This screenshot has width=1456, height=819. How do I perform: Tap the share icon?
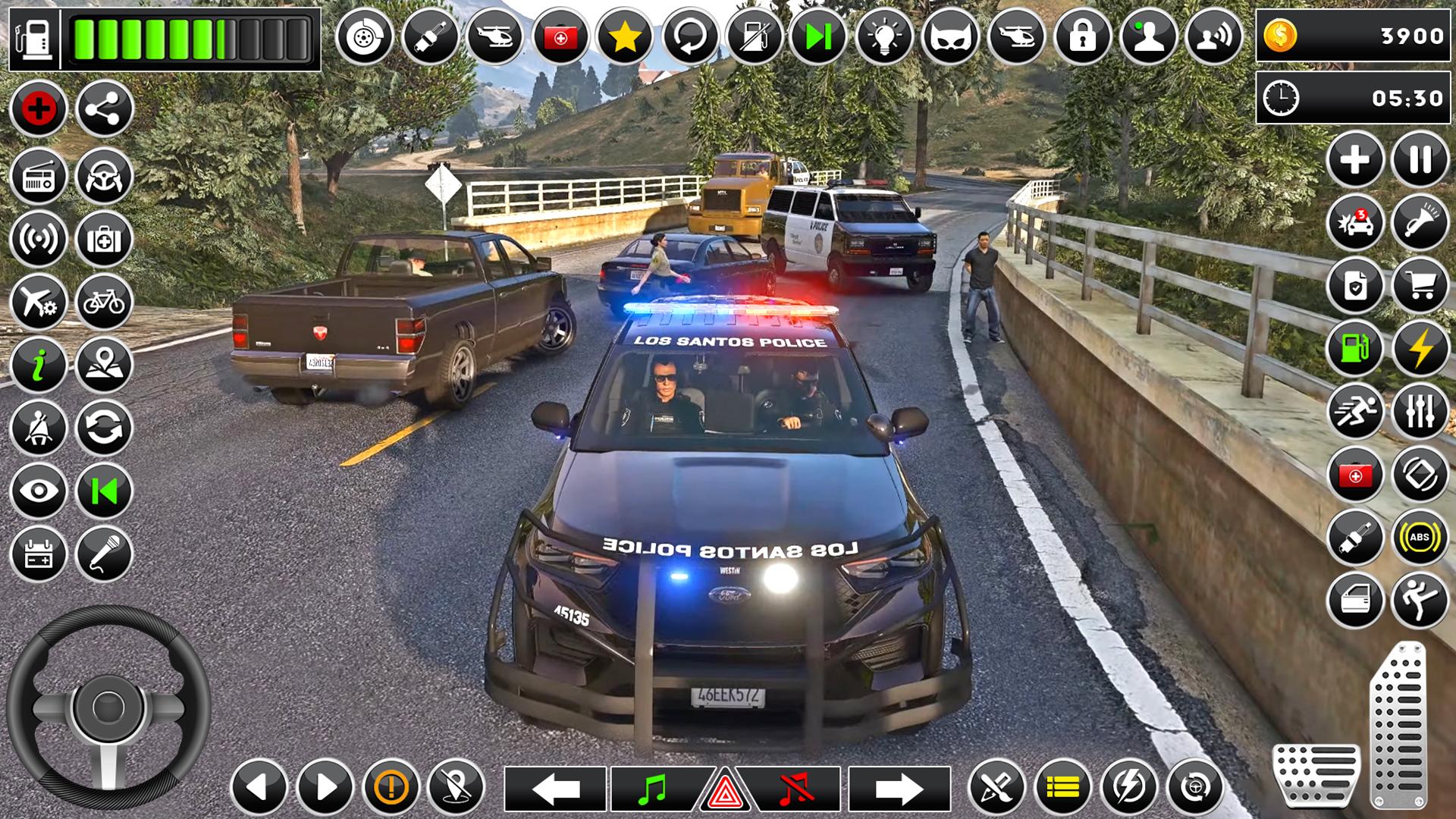(x=104, y=109)
